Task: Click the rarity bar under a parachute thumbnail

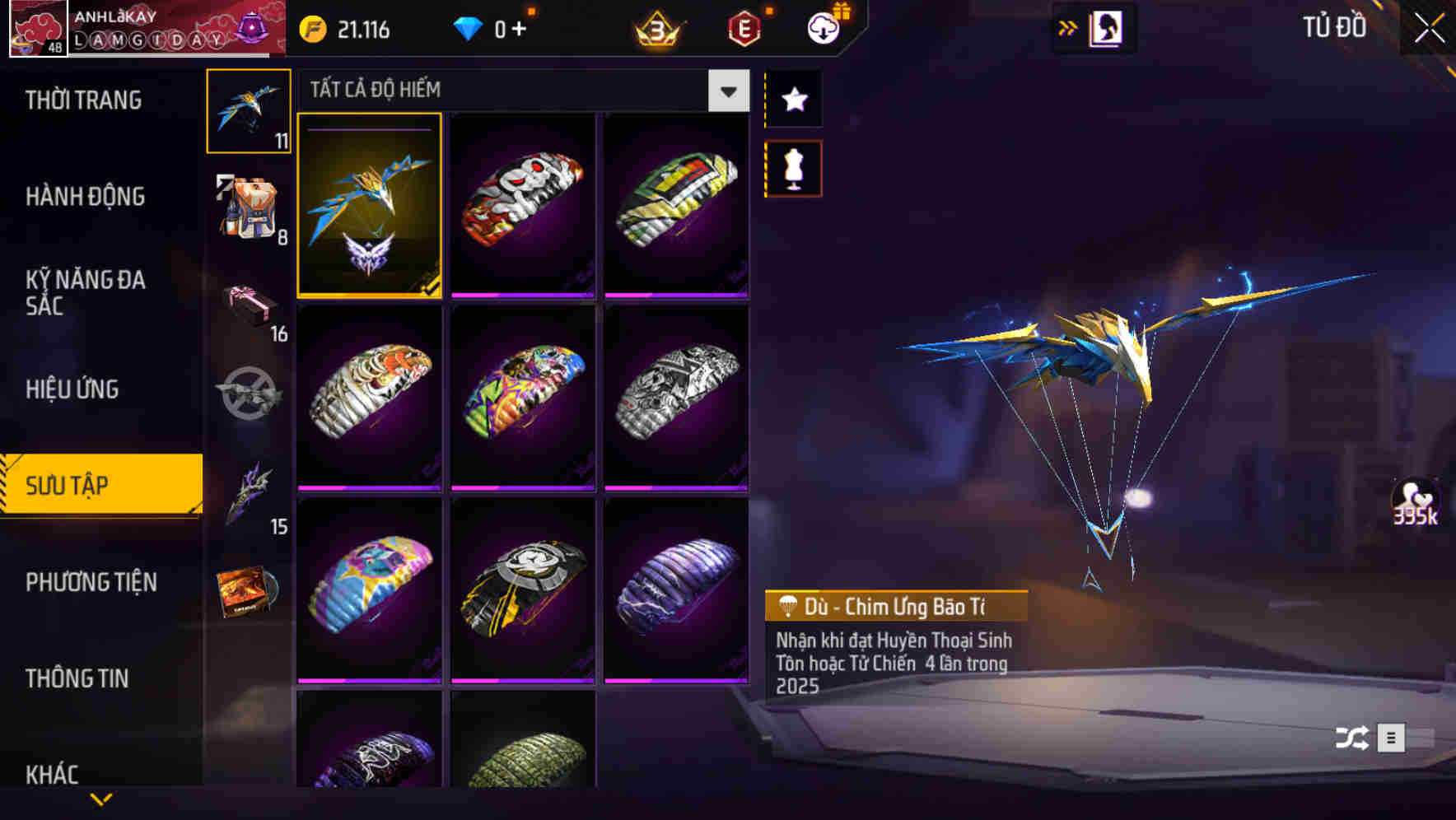Action: pos(523,296)
